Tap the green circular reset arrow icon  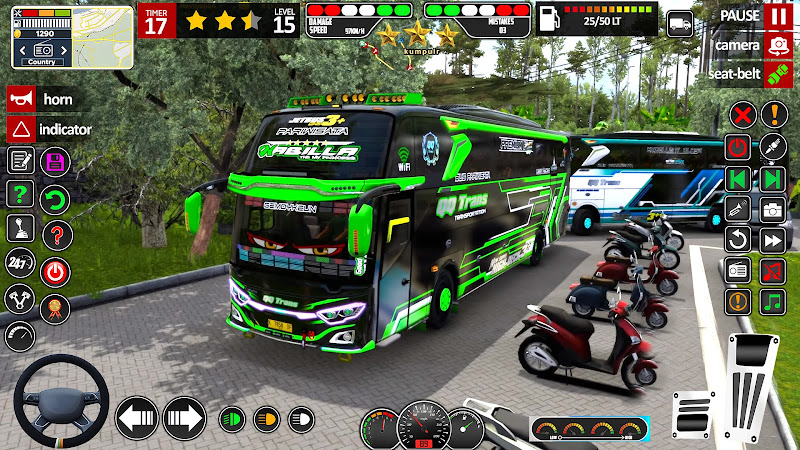(55, 197)
